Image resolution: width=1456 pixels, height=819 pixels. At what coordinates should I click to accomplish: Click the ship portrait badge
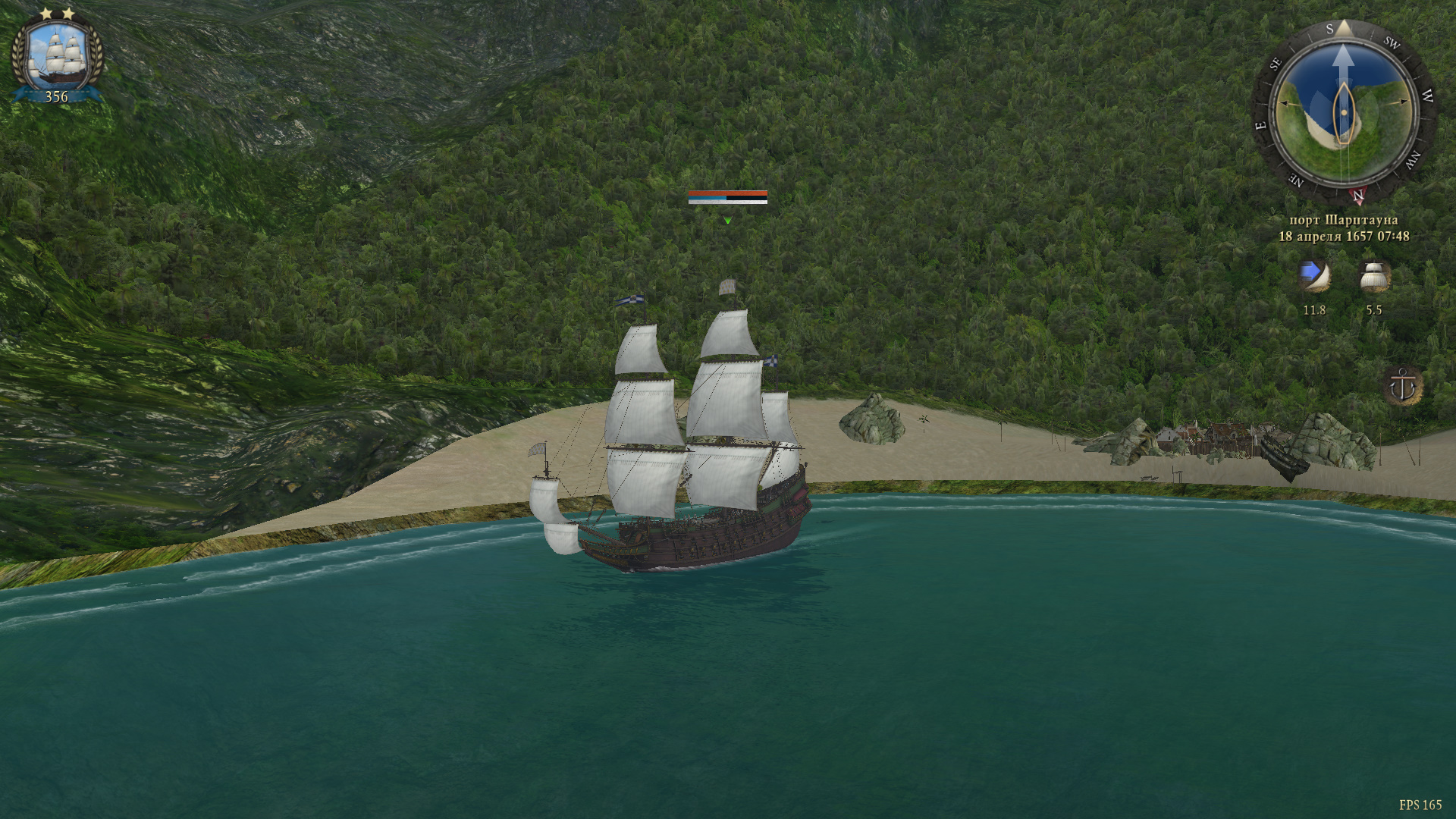57,57
